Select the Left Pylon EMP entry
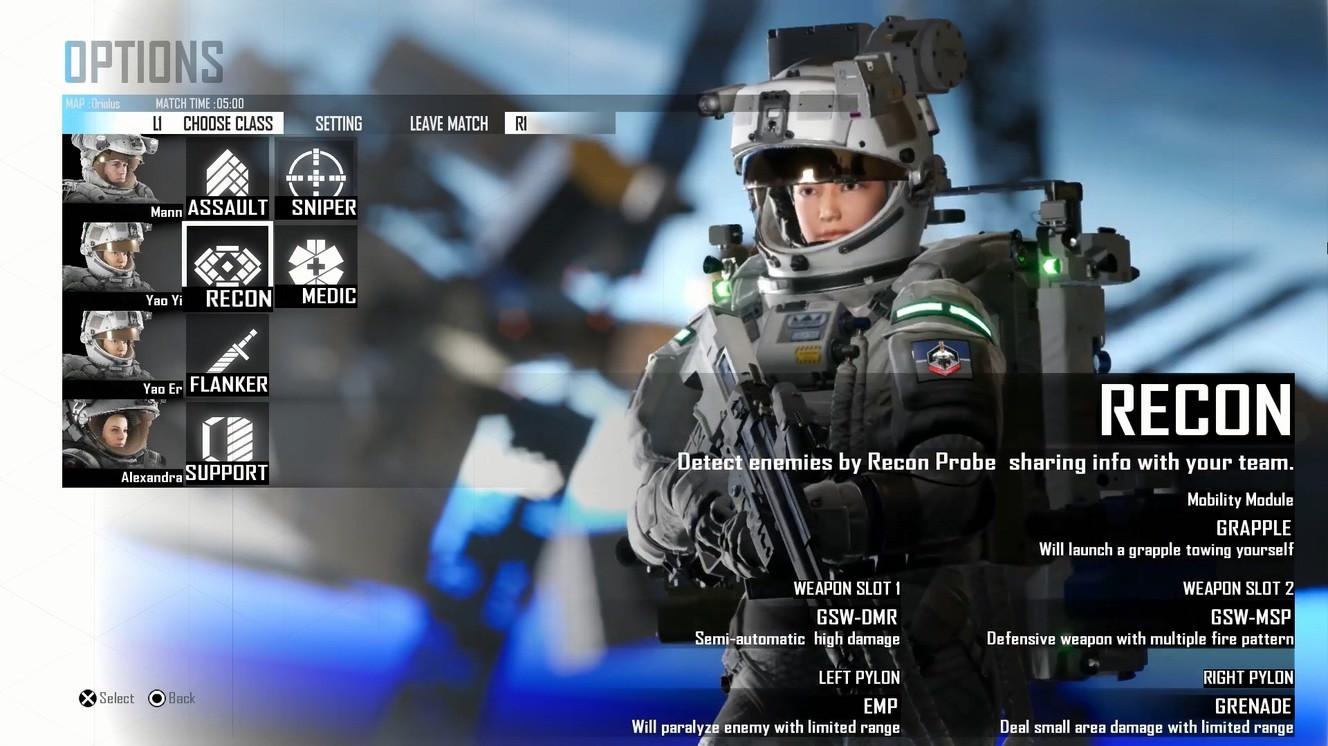Viewport: 1328px width, 746px height. pos(880,706)
